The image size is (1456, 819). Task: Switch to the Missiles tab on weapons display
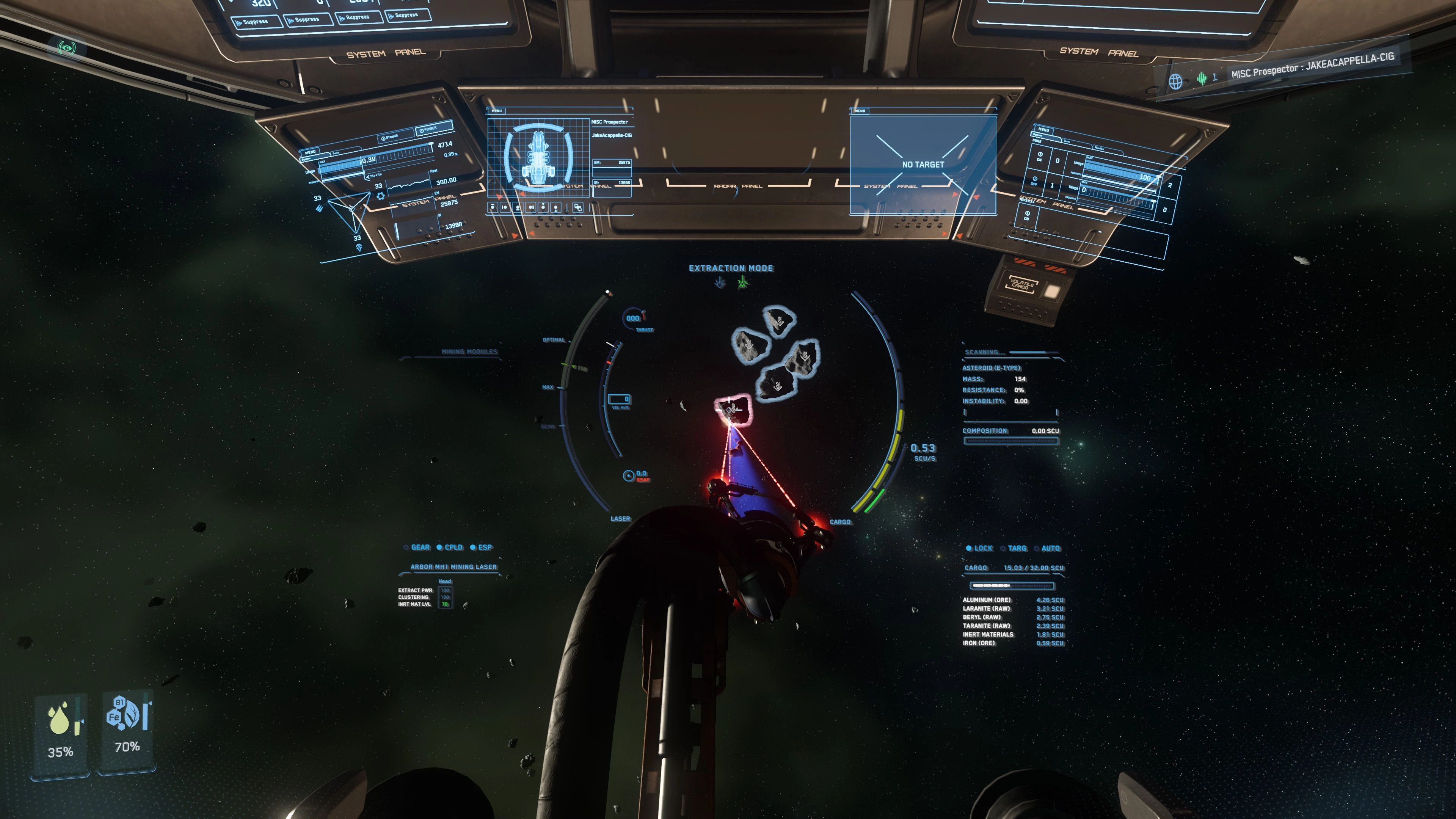pyautogui.click(x=1099, y=149)
